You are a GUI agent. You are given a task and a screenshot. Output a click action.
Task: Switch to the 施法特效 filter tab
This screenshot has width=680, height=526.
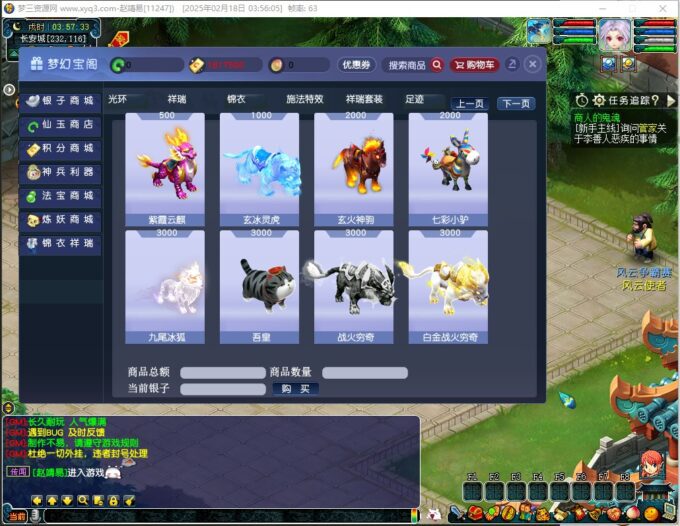(305, 99)
